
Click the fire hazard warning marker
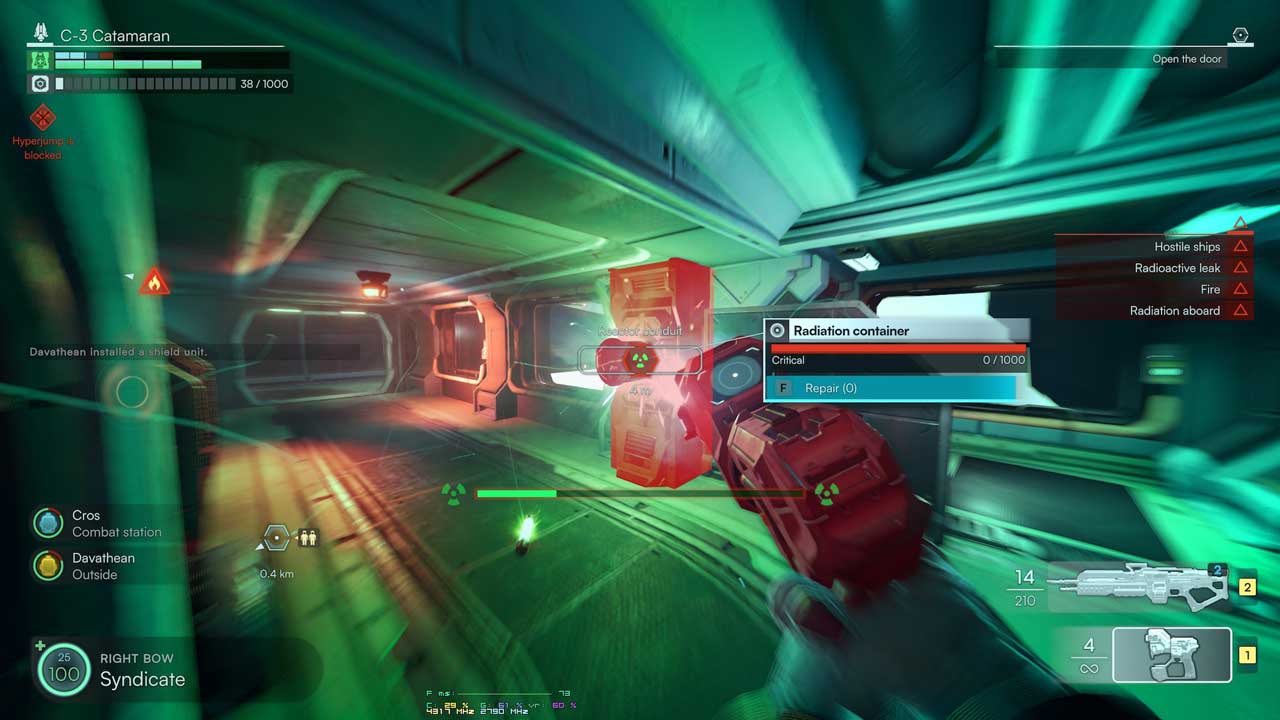point(154,282)
